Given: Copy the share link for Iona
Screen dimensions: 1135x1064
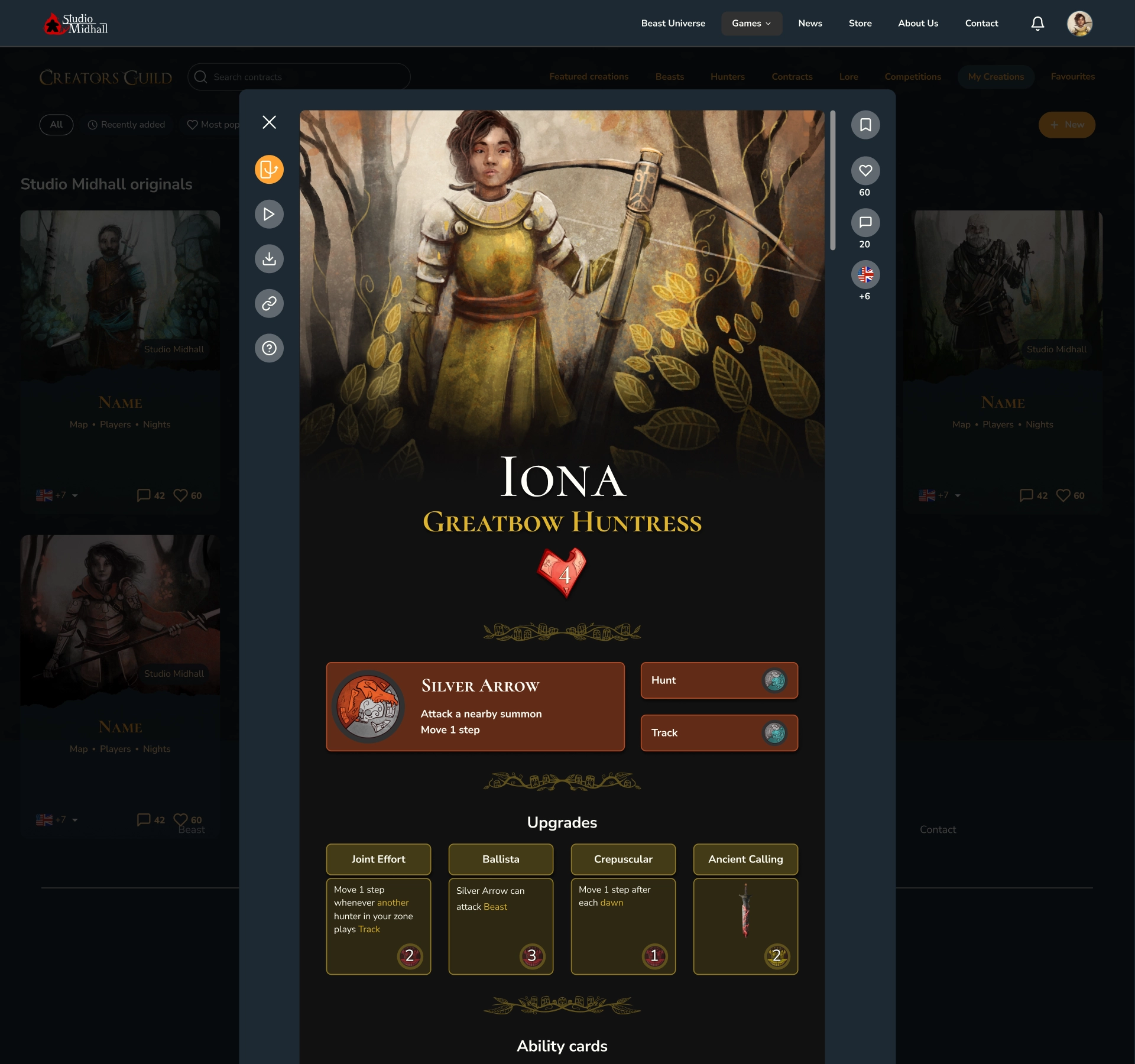Looking at the screenshot, I should (x=269, y=303).
